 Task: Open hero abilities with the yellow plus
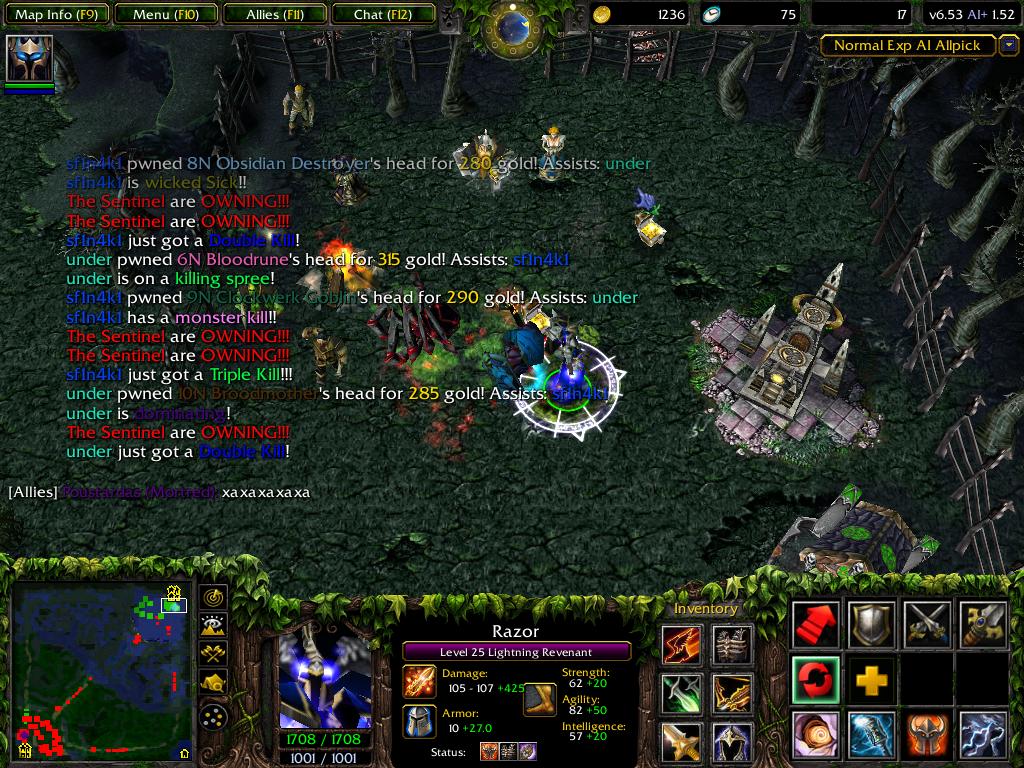tap(872, 680)
